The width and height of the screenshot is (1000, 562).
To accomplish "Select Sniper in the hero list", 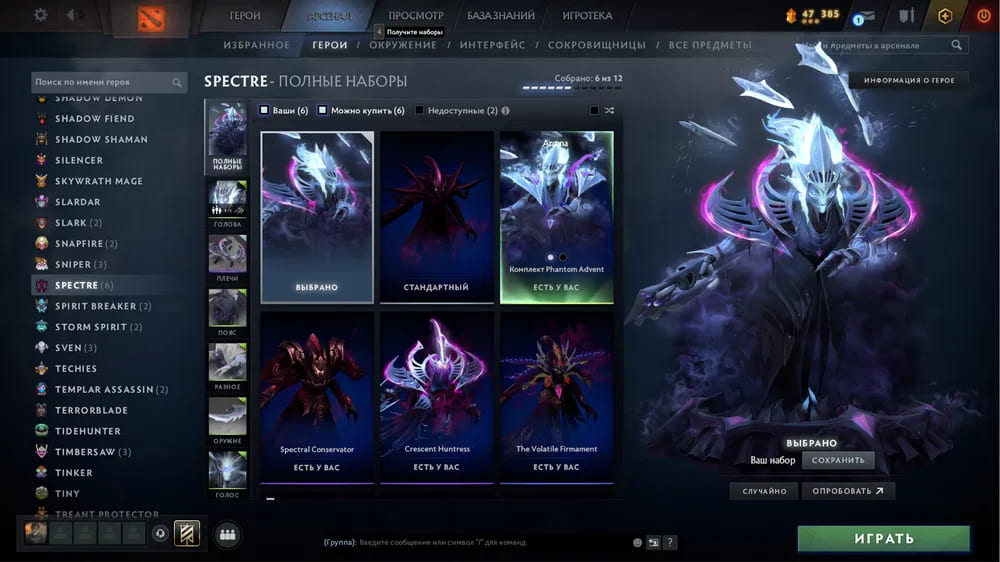I will pos(80,264).
